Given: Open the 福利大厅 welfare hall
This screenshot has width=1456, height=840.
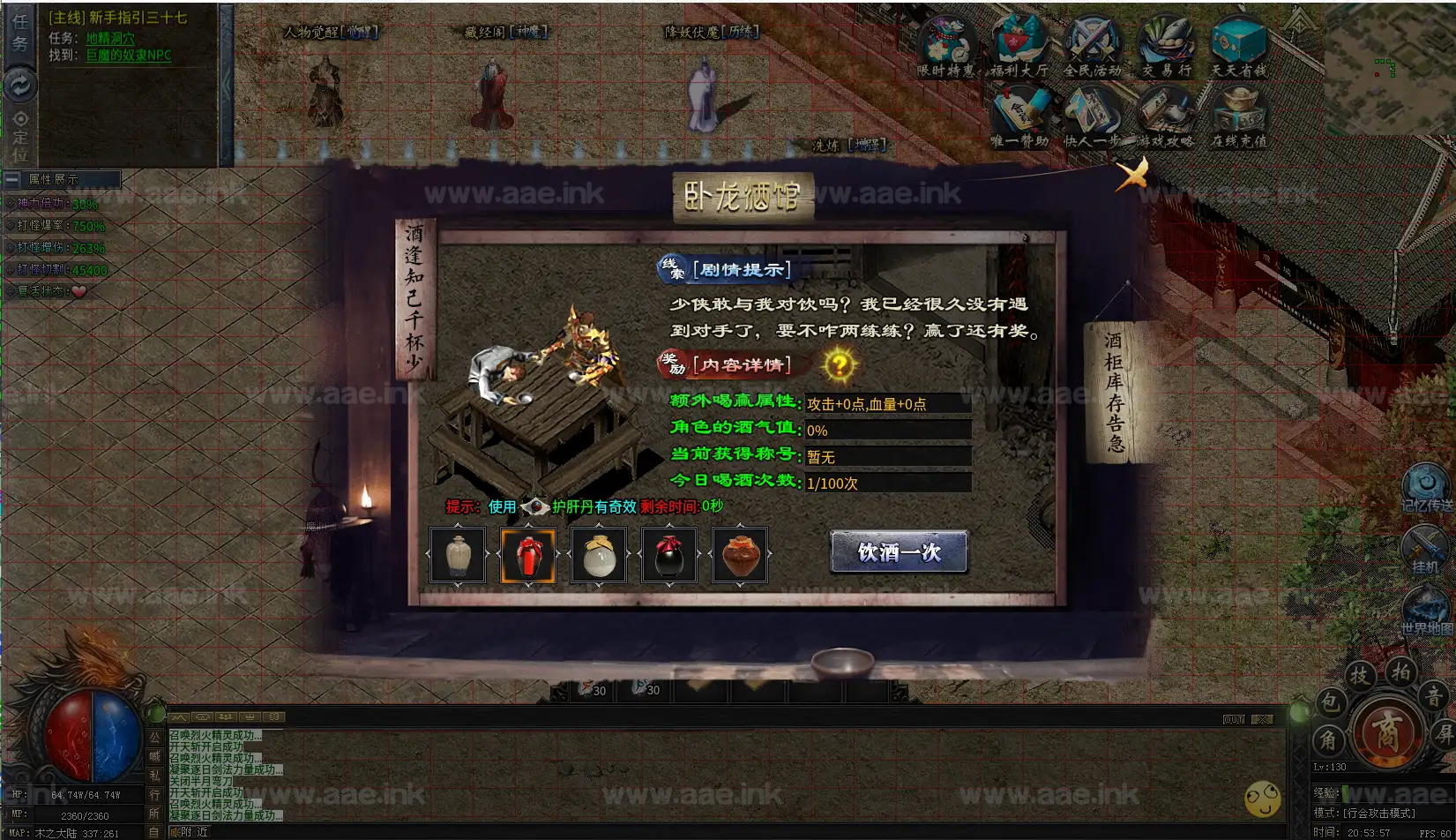Looking at the screenshot, I should [x=1019, y=47].
